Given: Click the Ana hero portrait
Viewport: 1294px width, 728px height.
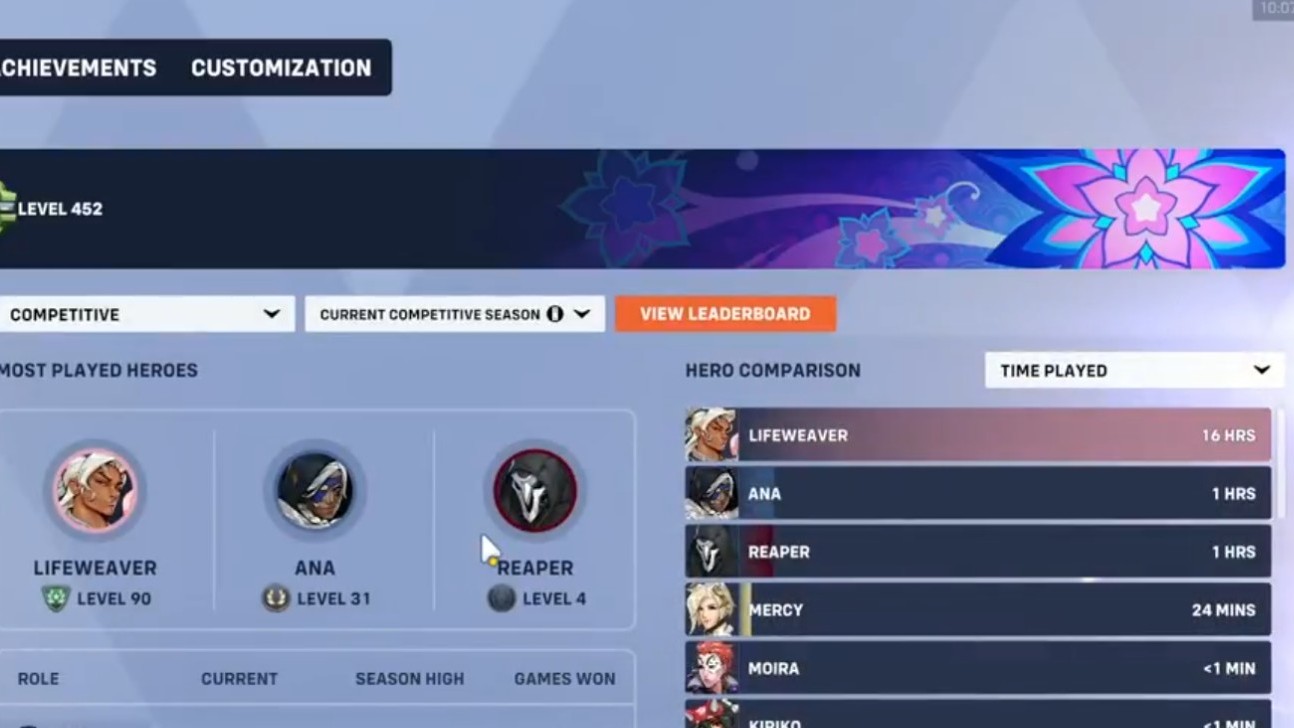Looking at the screenshot, I should 314,490.
